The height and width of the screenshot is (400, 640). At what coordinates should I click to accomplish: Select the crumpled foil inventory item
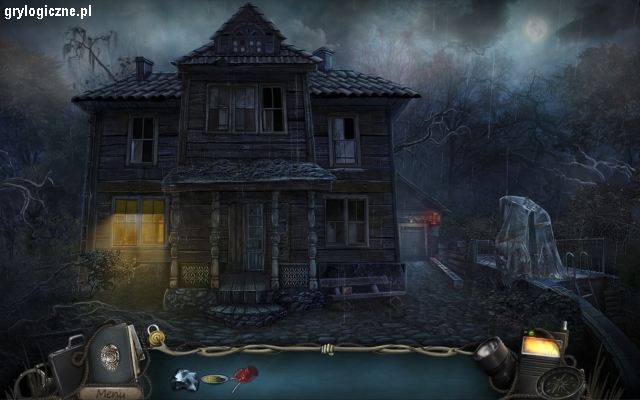click(x=184, y=379)
